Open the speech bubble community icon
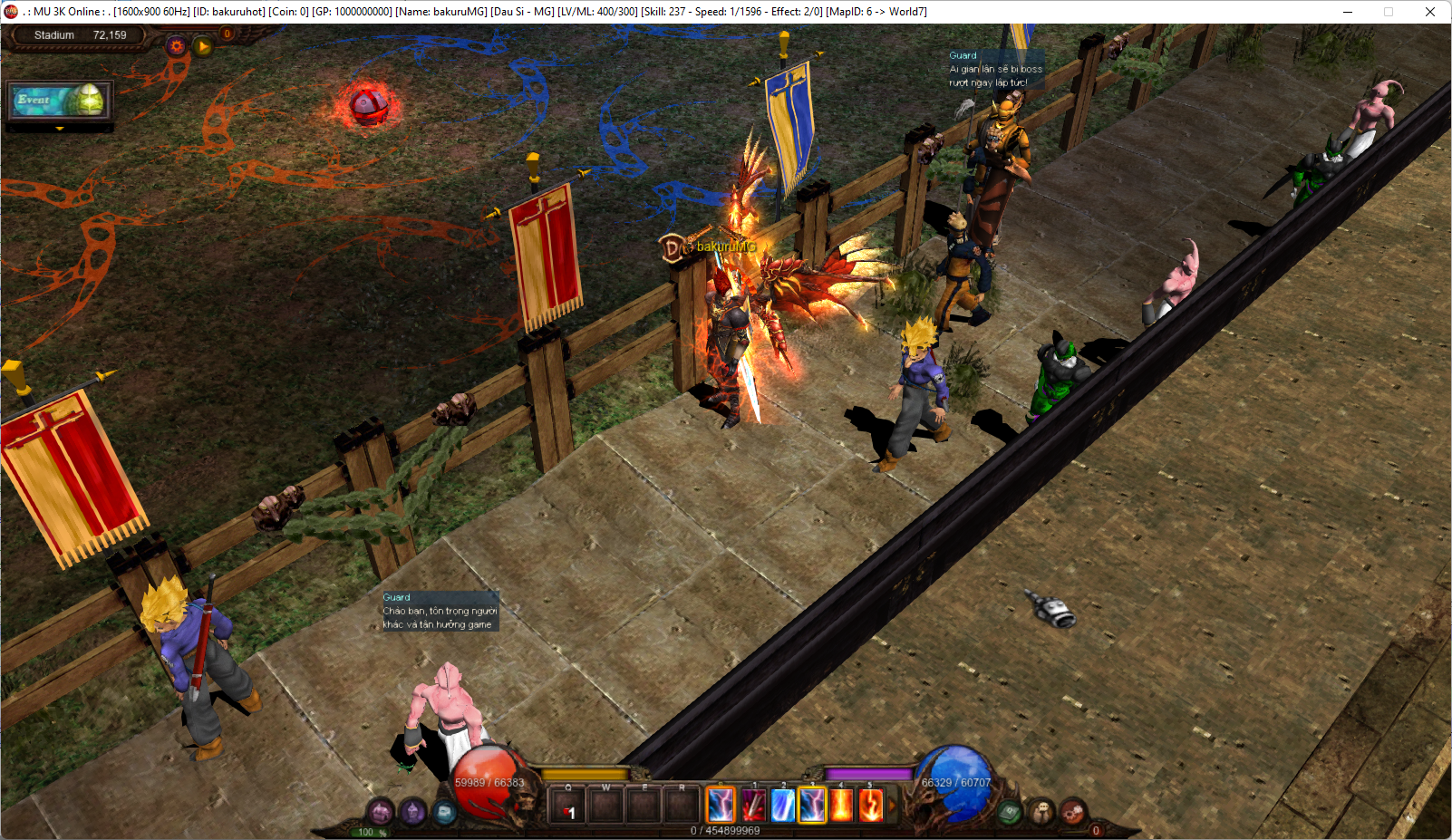This screenshot has height=840, width=1452. 1041,811
